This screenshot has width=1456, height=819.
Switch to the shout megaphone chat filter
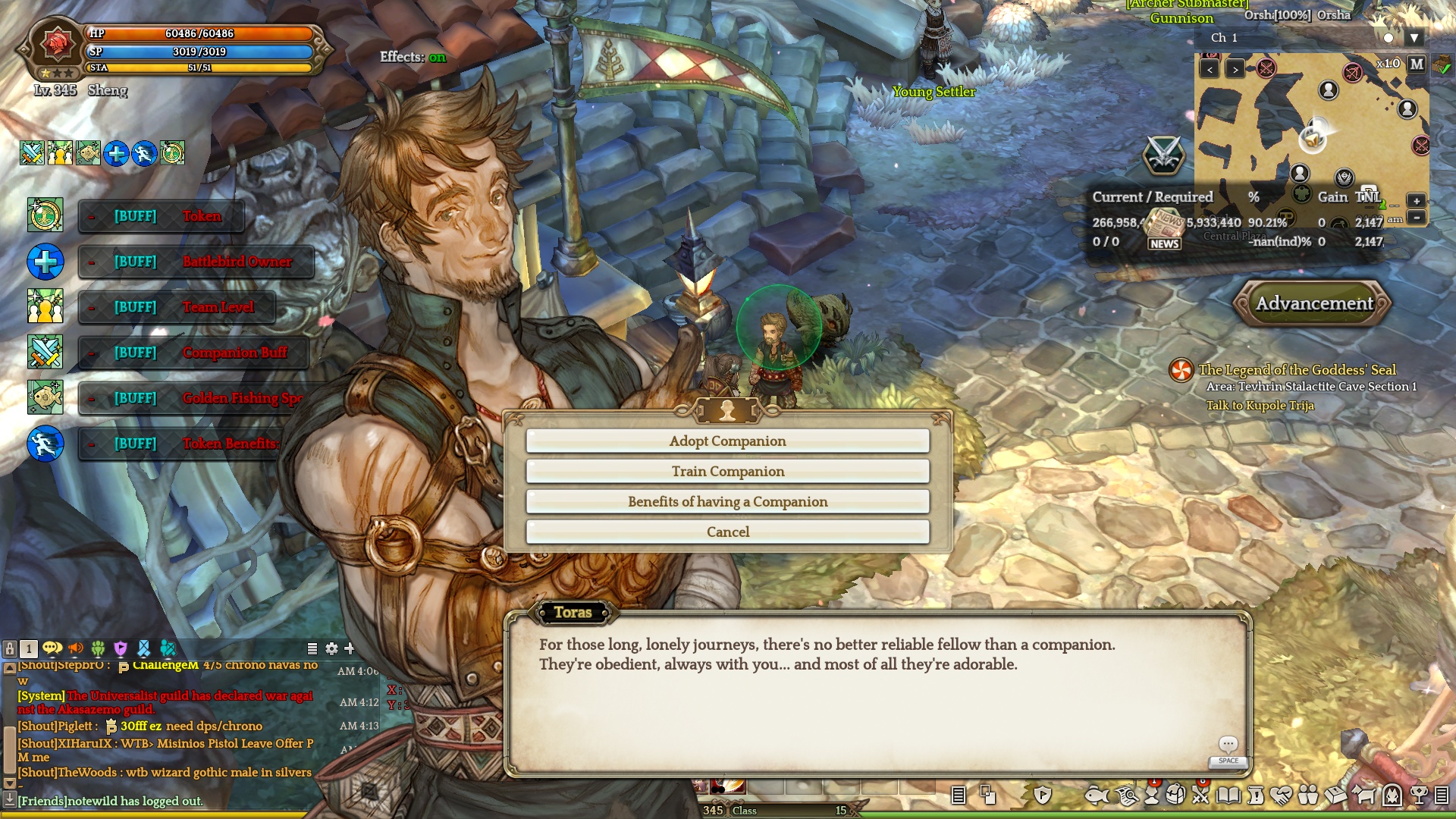point(76,649)
